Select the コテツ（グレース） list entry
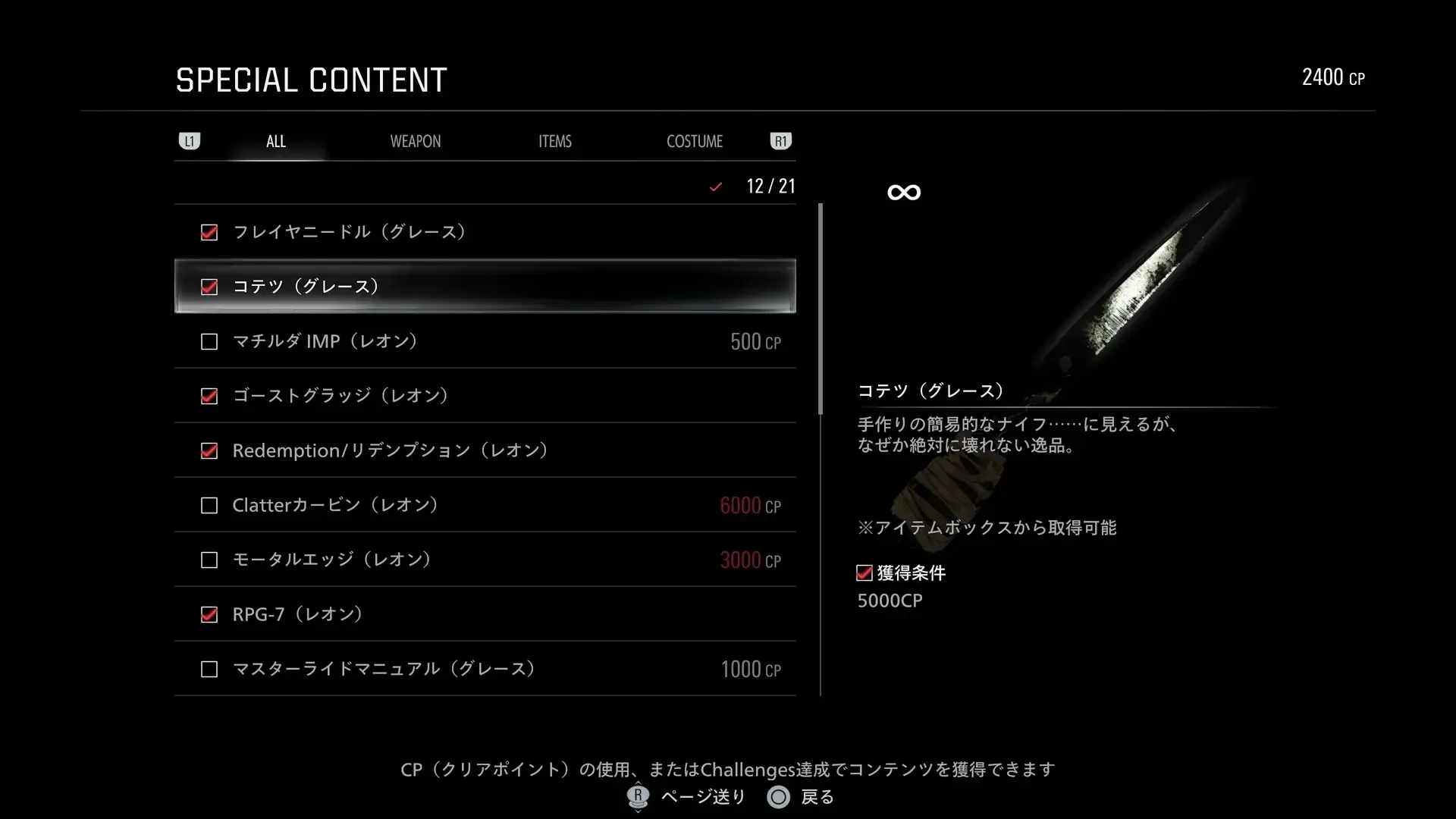The height and width of the screenshot is (819, 1456). point(485,287)
